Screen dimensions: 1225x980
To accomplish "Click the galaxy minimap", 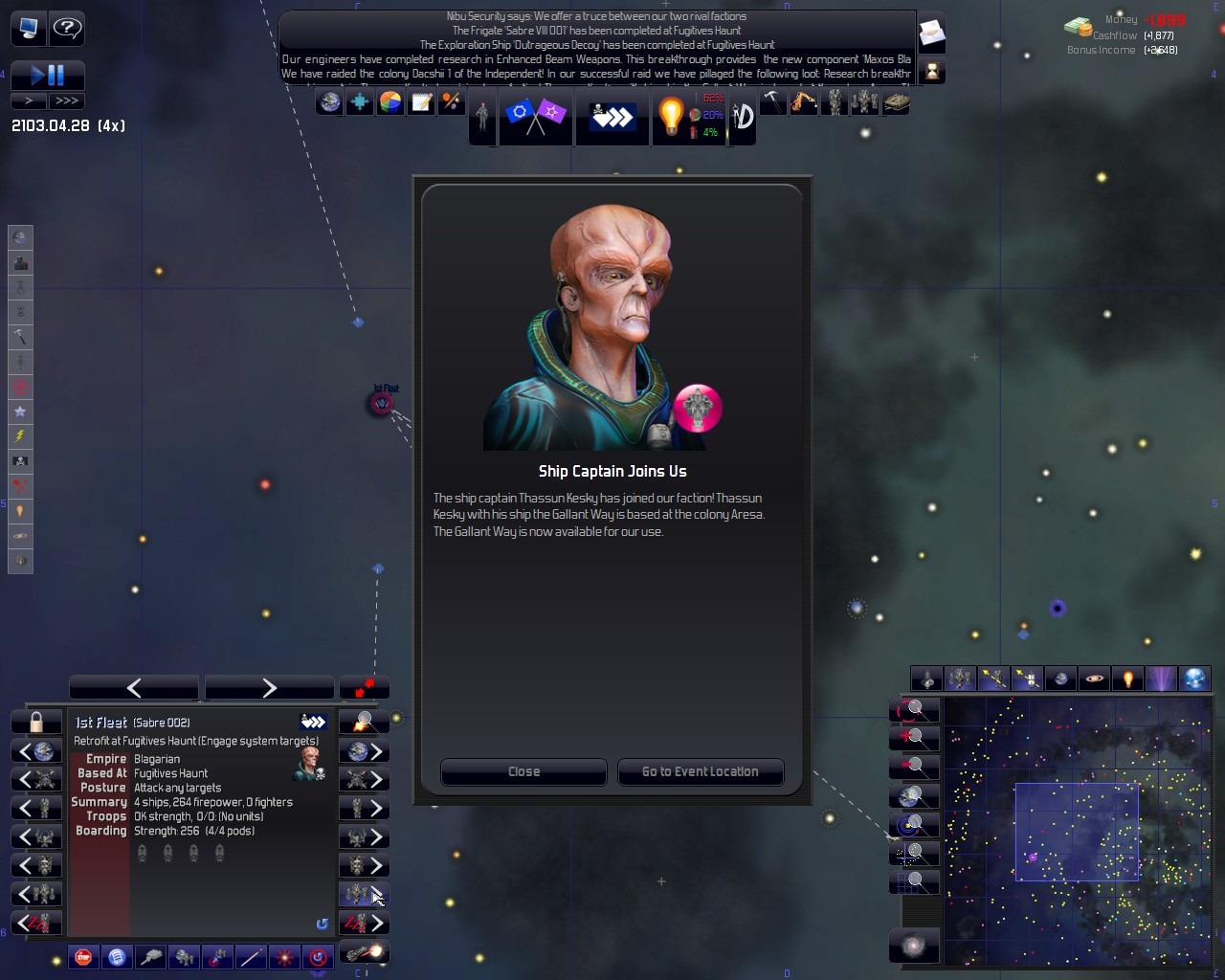I will tap(1077, 831).
